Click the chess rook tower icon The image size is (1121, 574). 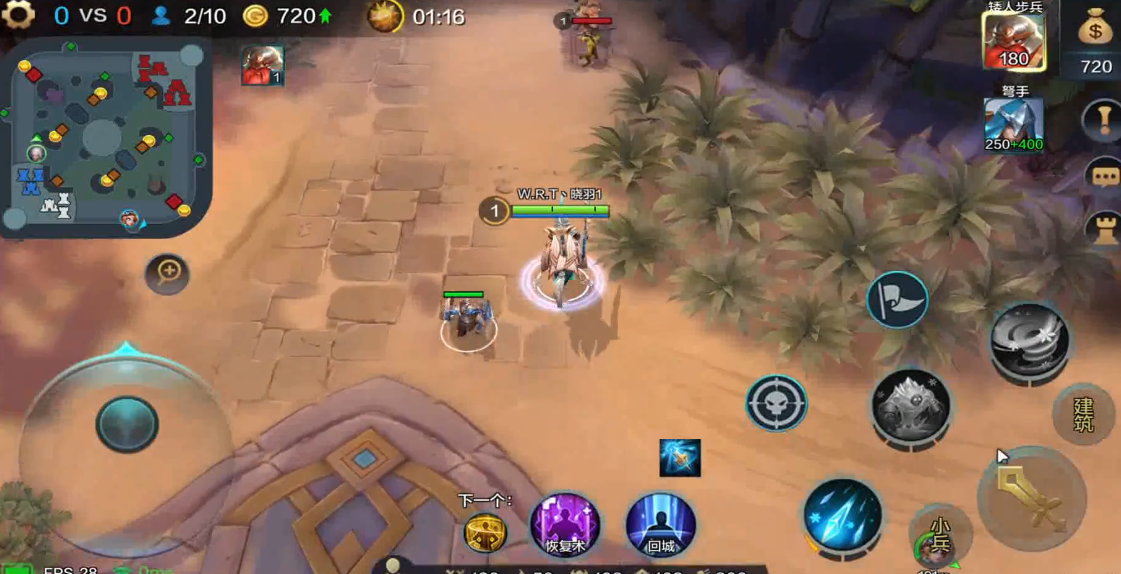1104,230
